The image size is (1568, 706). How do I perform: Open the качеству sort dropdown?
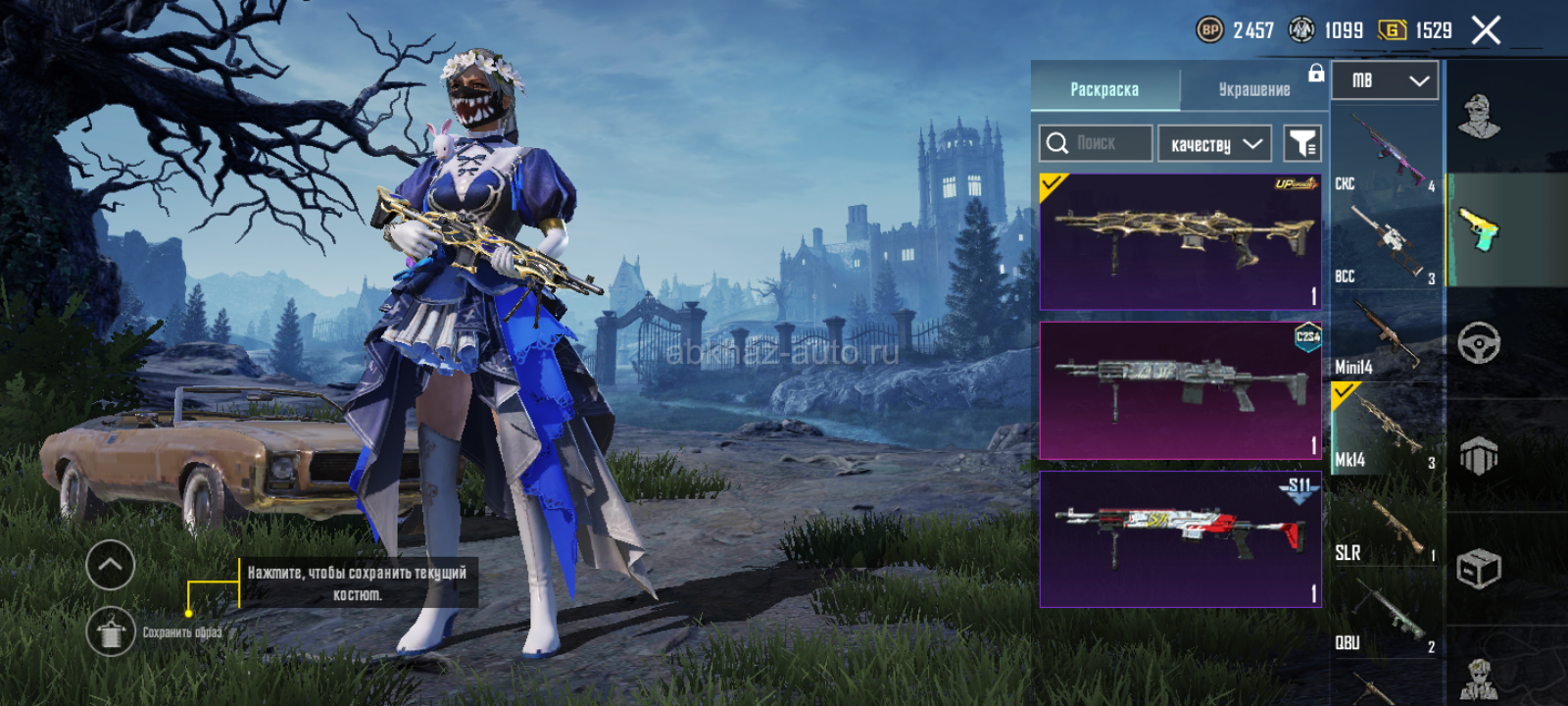tap(1214, 144)
